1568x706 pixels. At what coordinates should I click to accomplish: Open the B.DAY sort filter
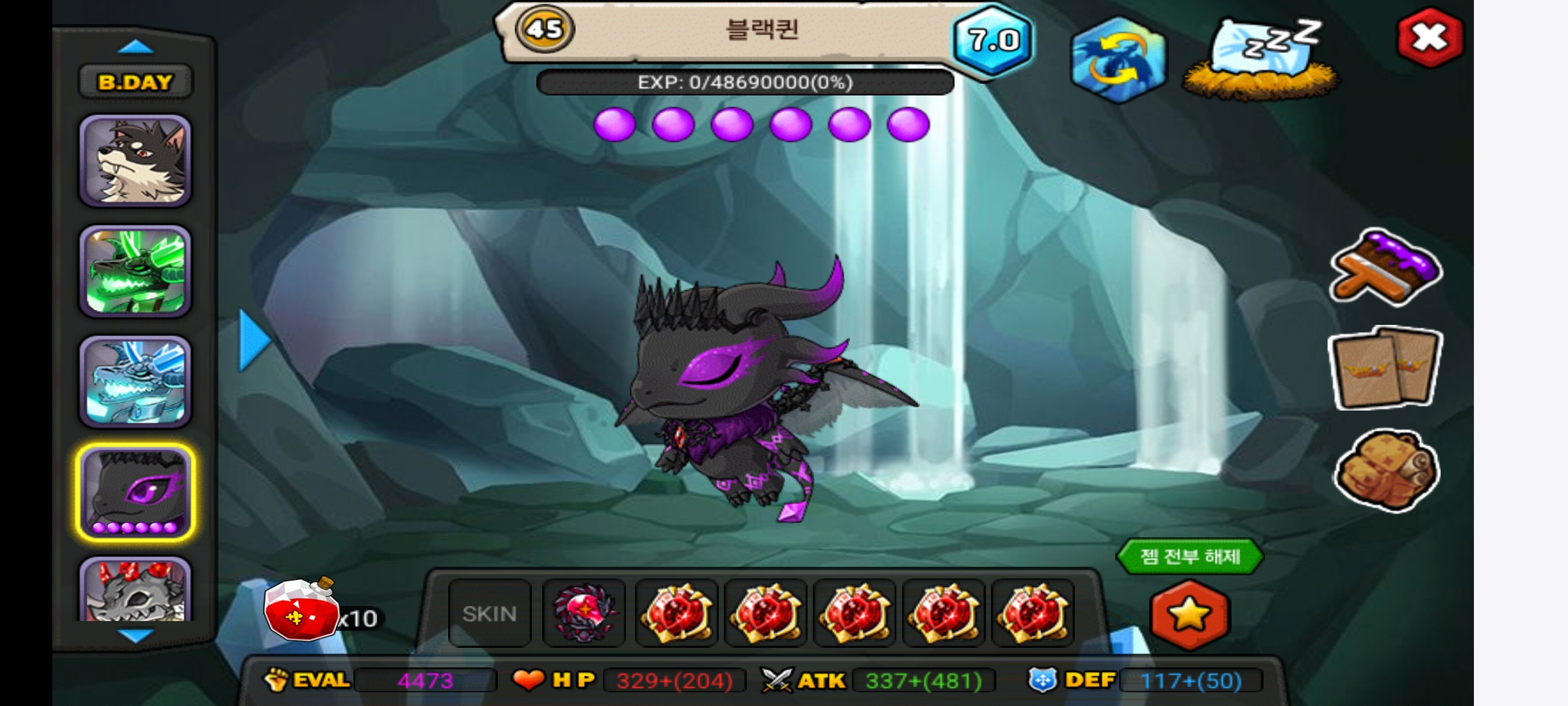[x=135, y=82]
